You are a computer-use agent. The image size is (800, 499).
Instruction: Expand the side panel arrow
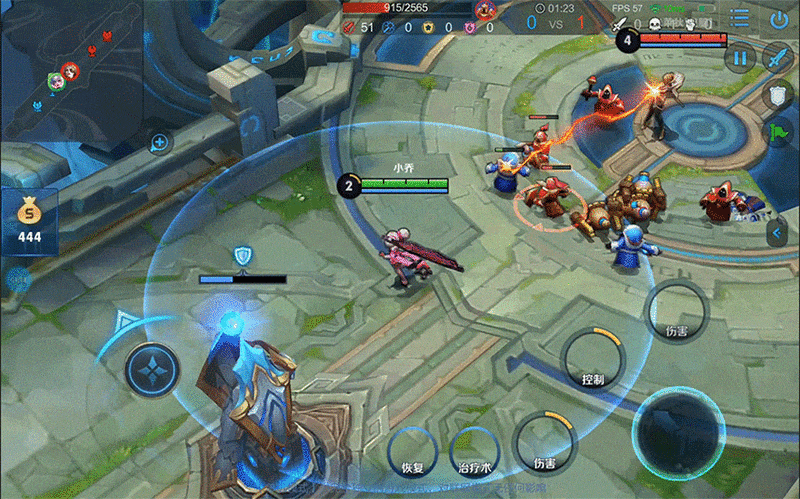(x=778, y=232)
